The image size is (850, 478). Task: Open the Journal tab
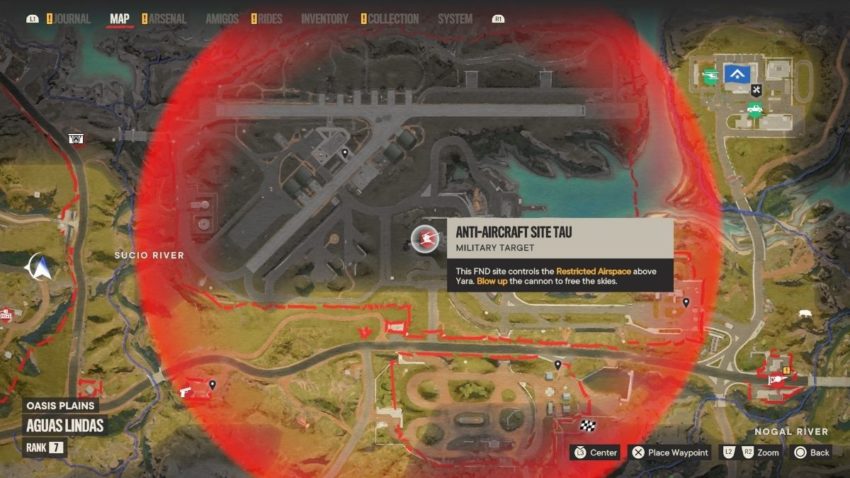pos(72,18)
